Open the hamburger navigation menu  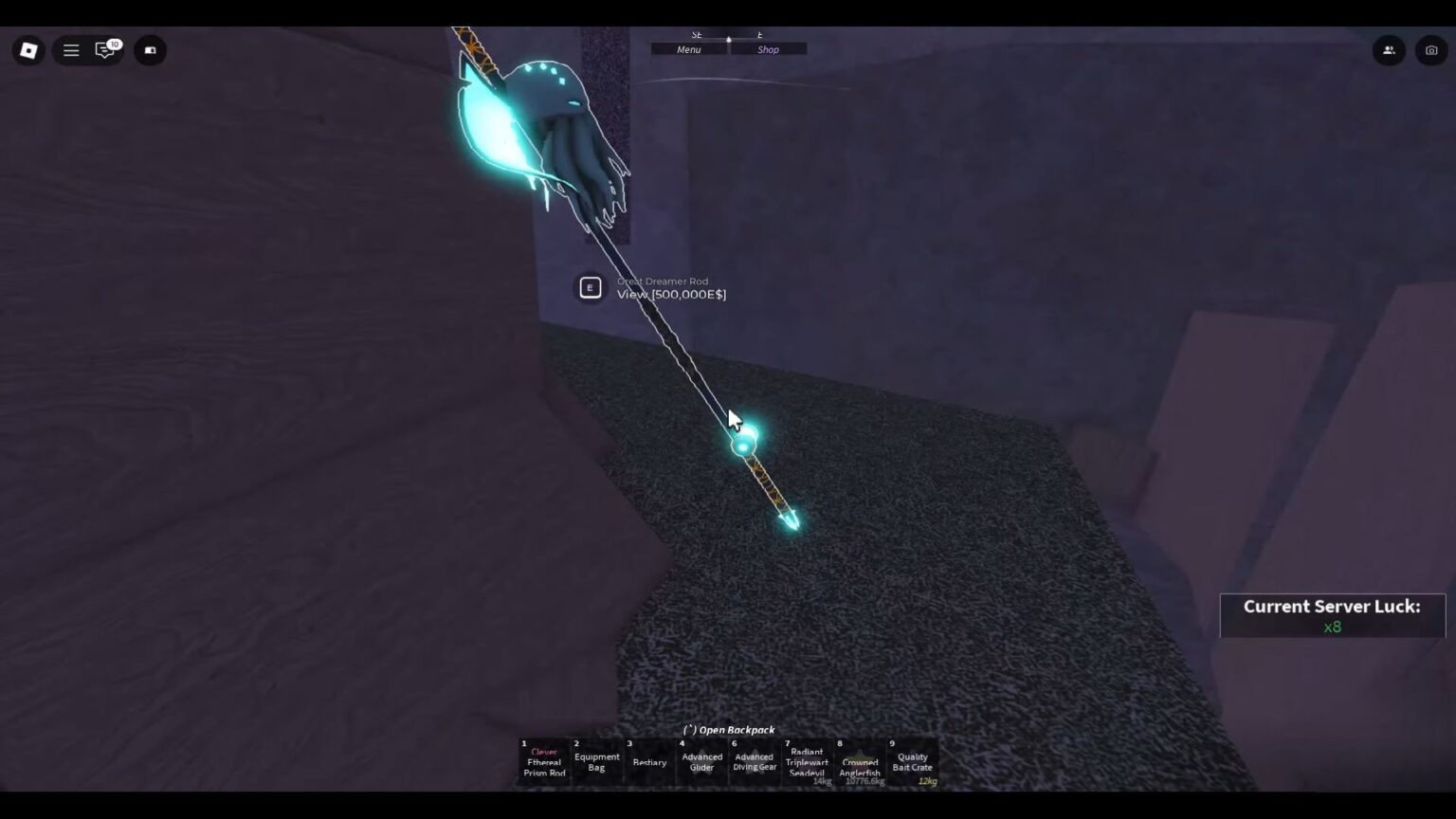71,50
